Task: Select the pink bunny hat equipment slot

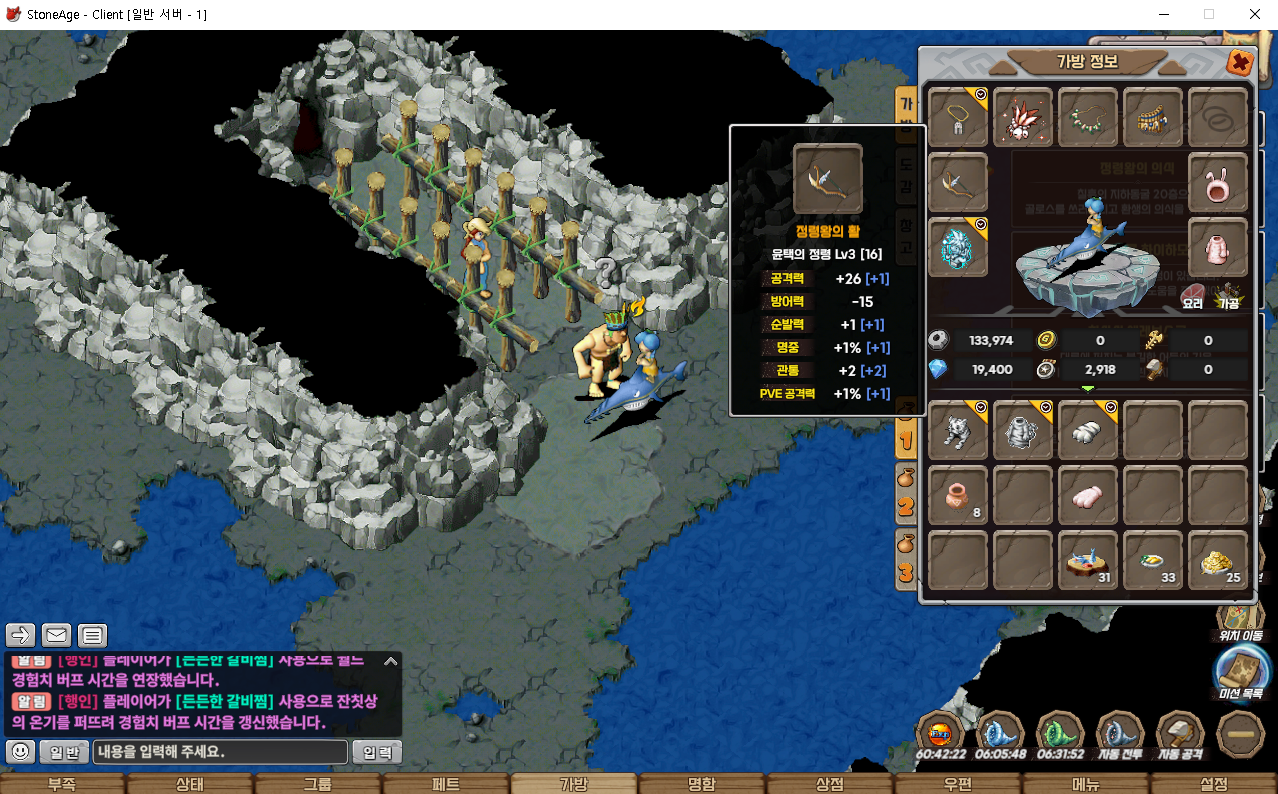Action: point(1218,182)
